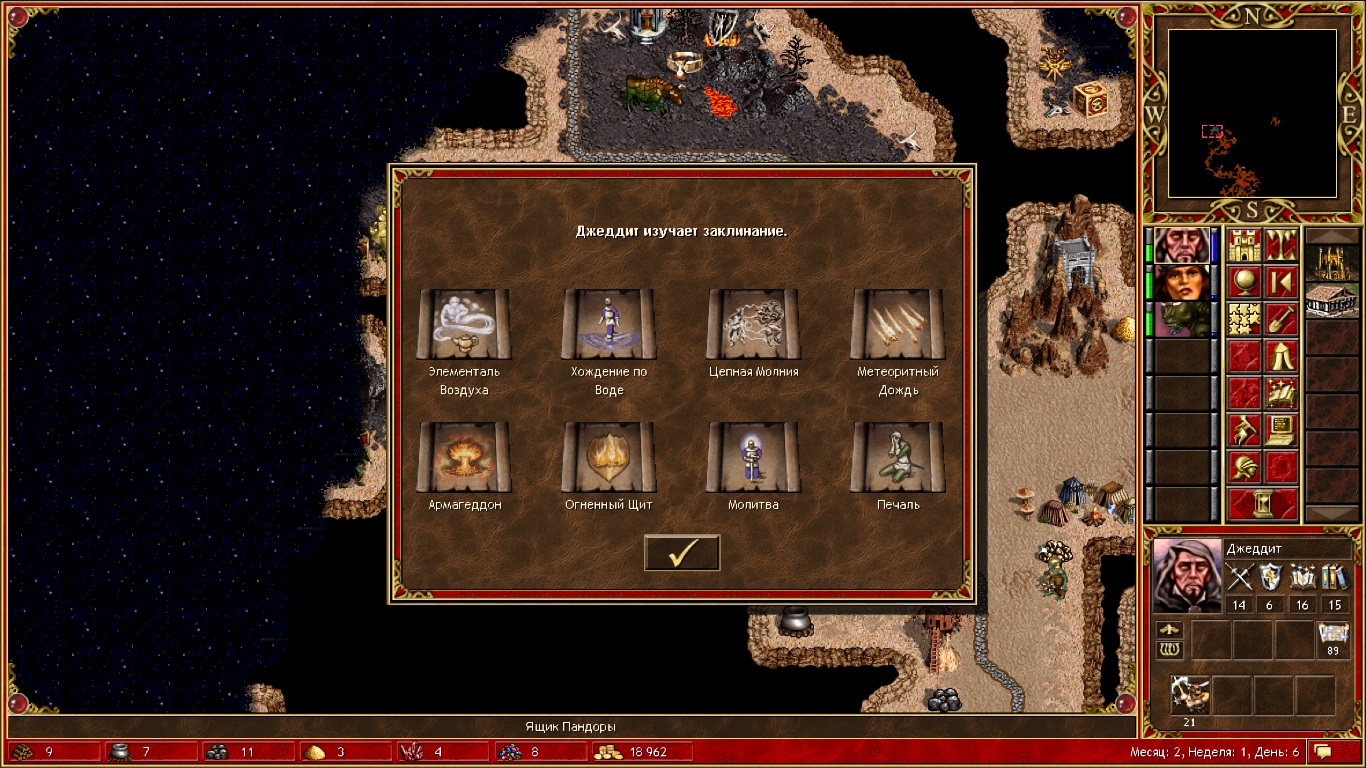Open the chat speech bubble button
The height and width of the screenshot is (768, 1366).
point(1325,751)
